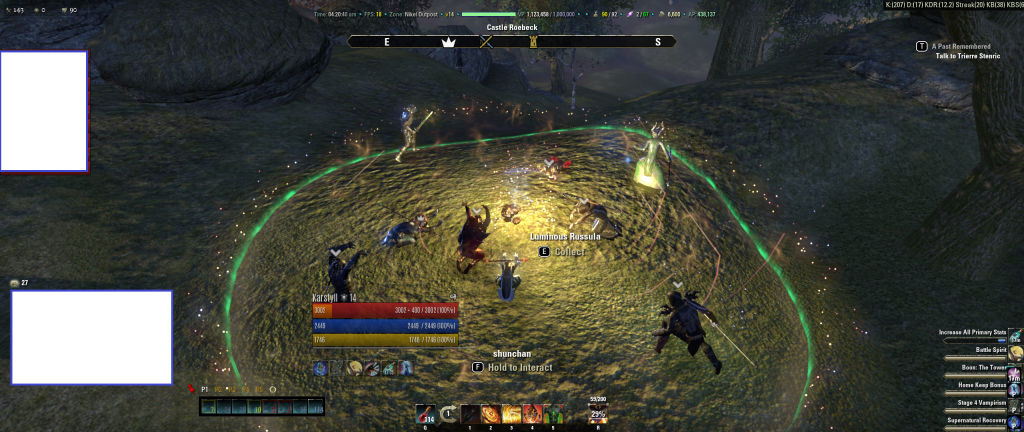Image resolution: width=1024 pixels, height=432 pixels.
Task: Select the Stage 4 Vampirism effect
Action: click(1015, 405)
